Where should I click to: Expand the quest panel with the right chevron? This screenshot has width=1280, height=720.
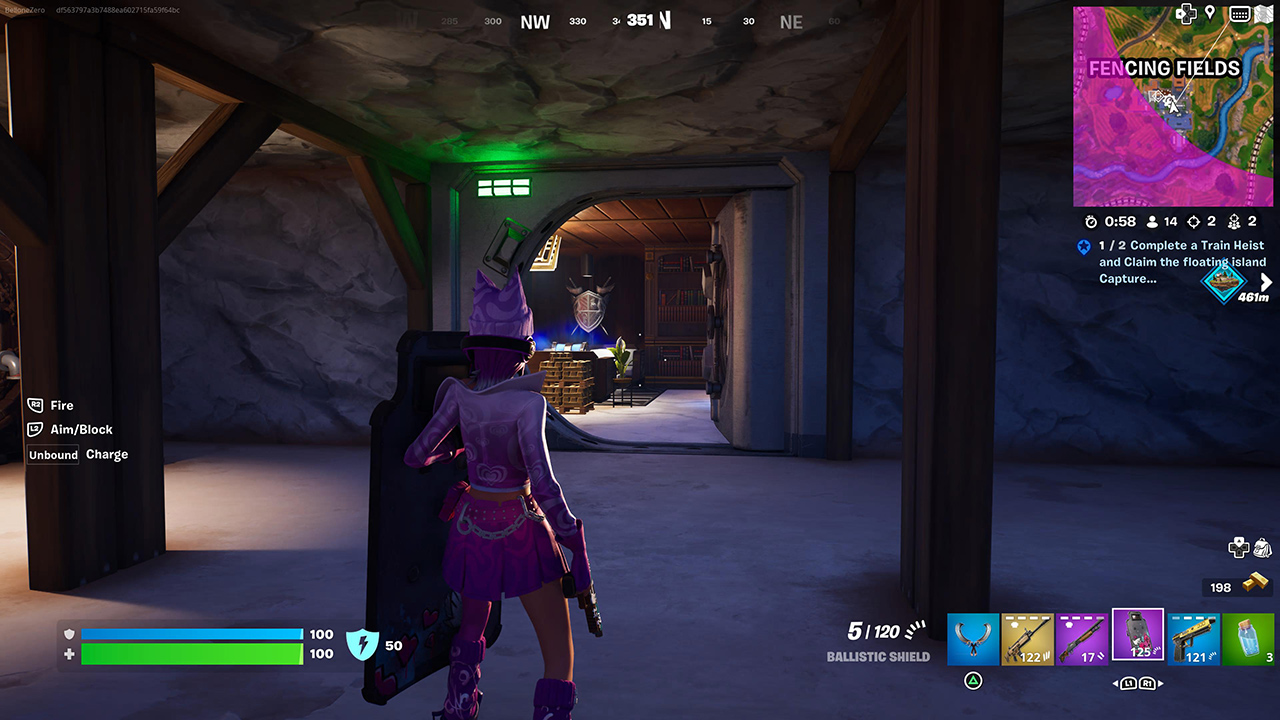[x=1268, y=281]
